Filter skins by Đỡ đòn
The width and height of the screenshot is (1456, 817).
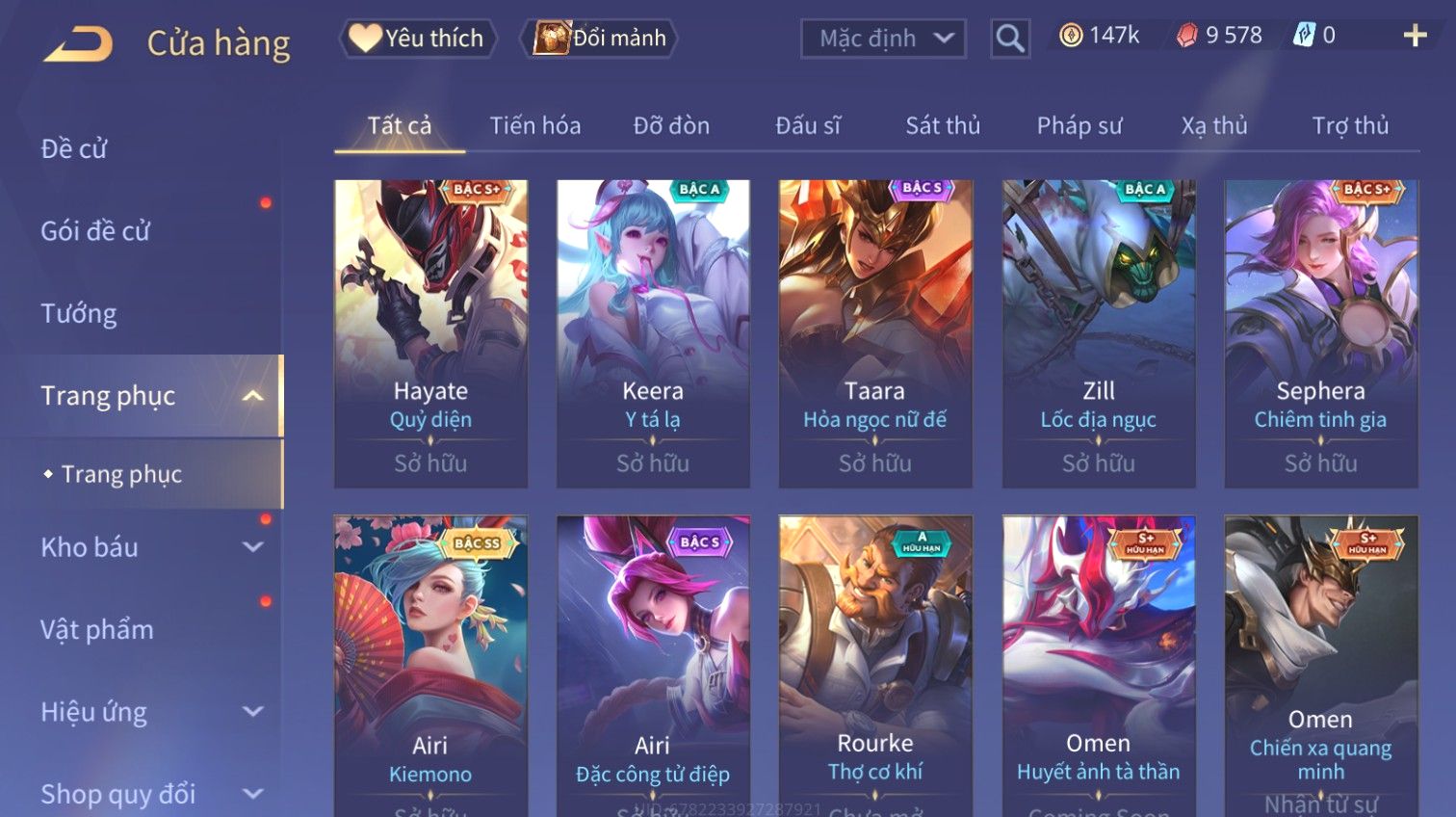[x=671, y=126]
